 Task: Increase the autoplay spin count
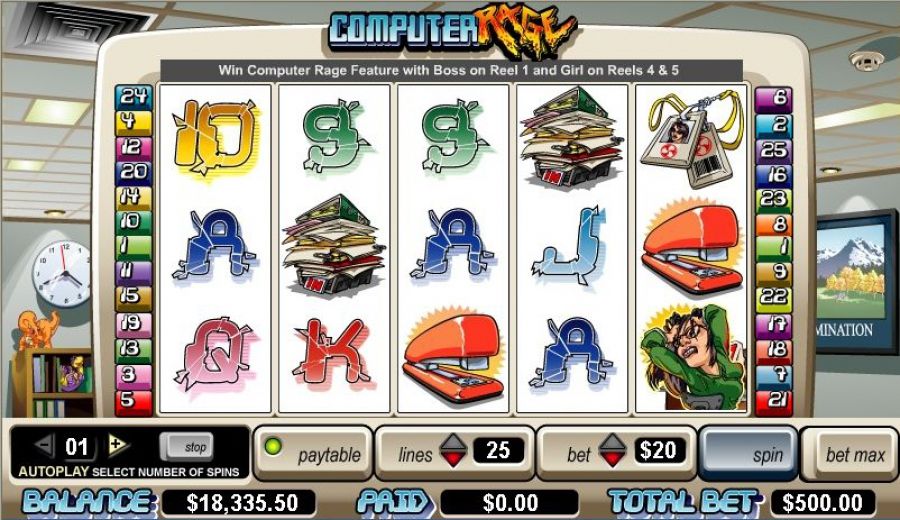[x=117, y=446]
